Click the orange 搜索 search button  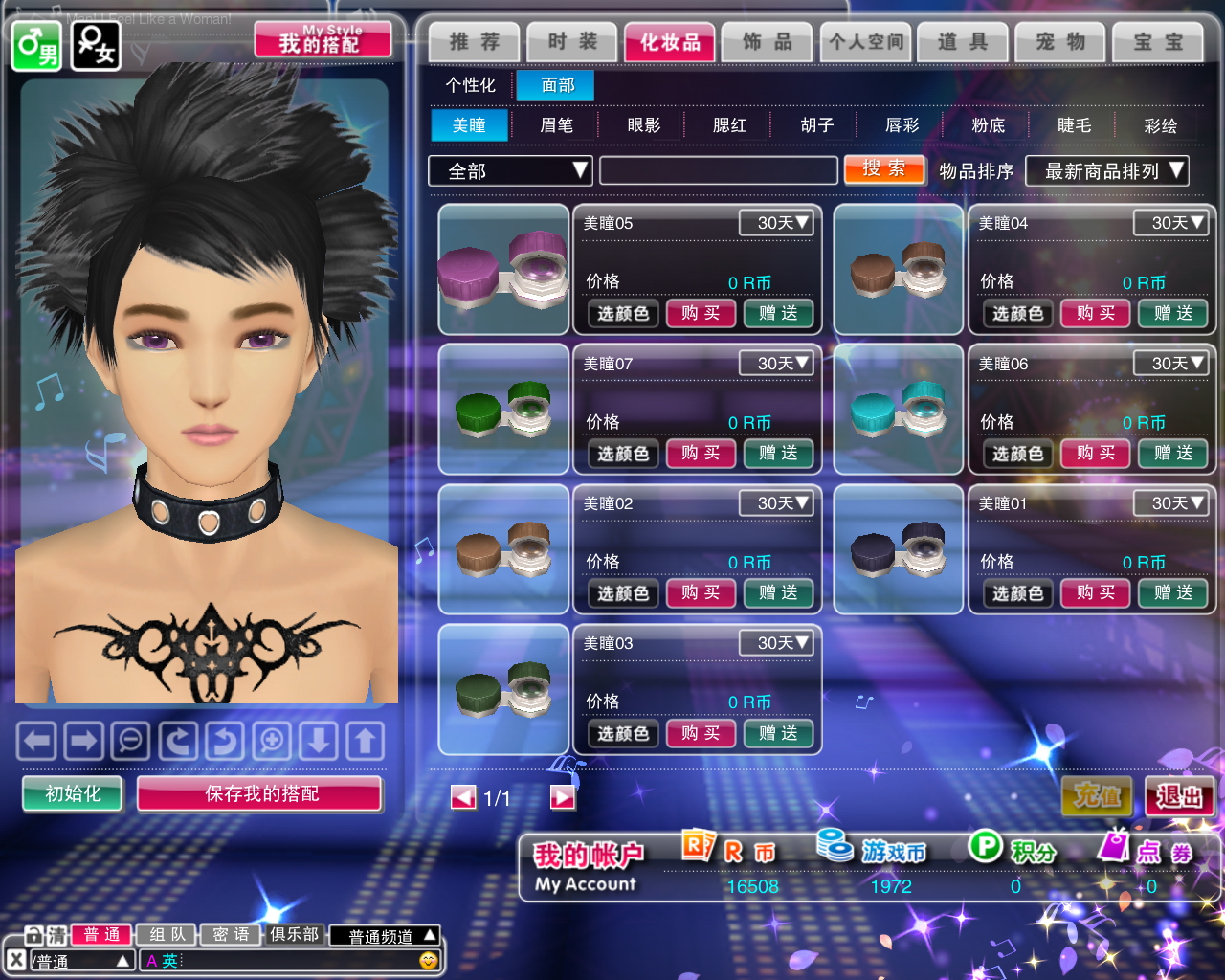[884, 169]
